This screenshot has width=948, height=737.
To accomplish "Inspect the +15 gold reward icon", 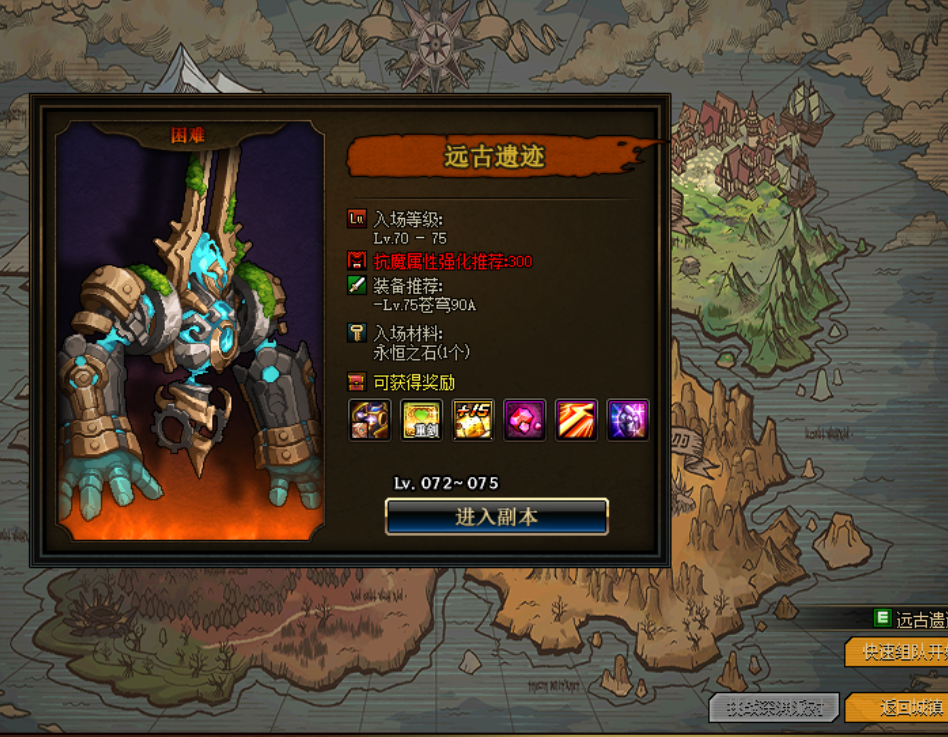I will tap(473, 420).
